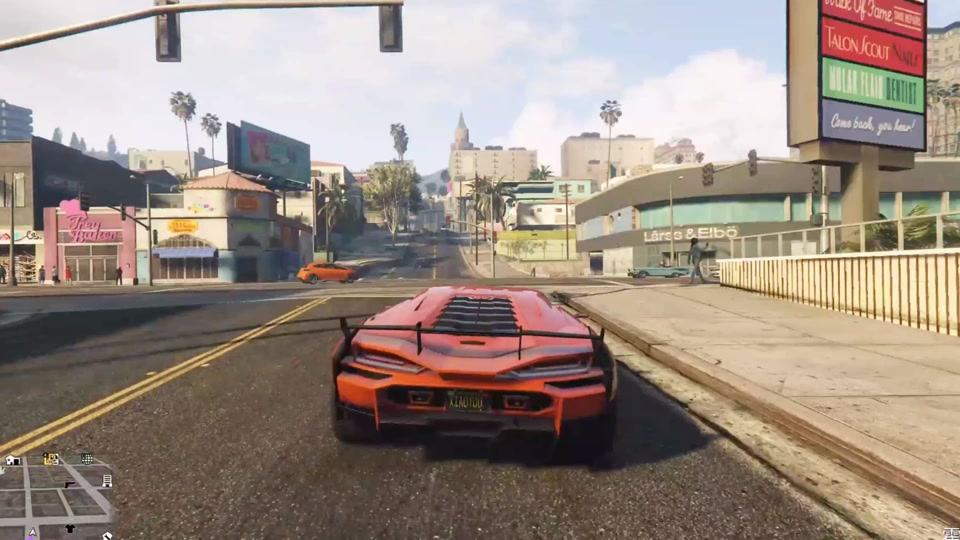Click the office building blip on minimap
960x540 pixels.
(x=107, y=481)
